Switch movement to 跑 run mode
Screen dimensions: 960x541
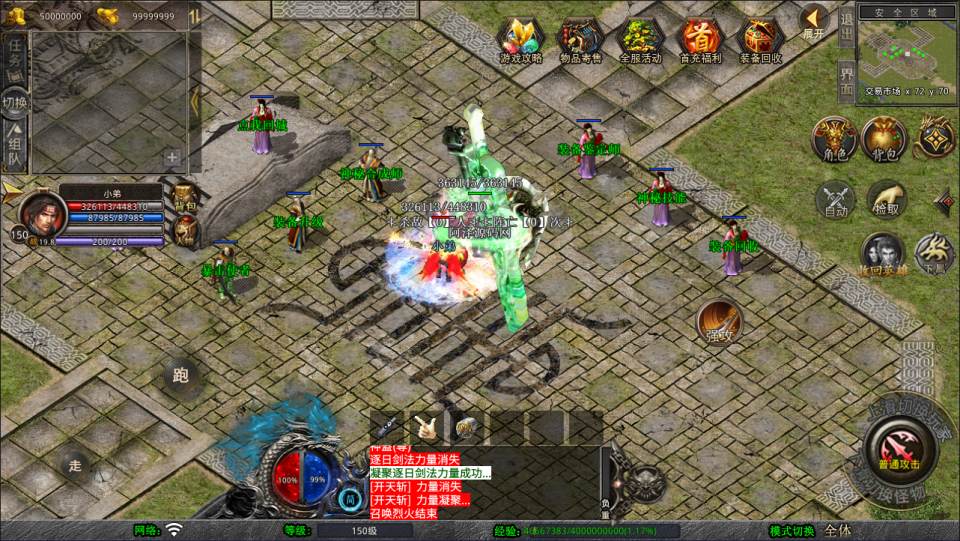180,376
